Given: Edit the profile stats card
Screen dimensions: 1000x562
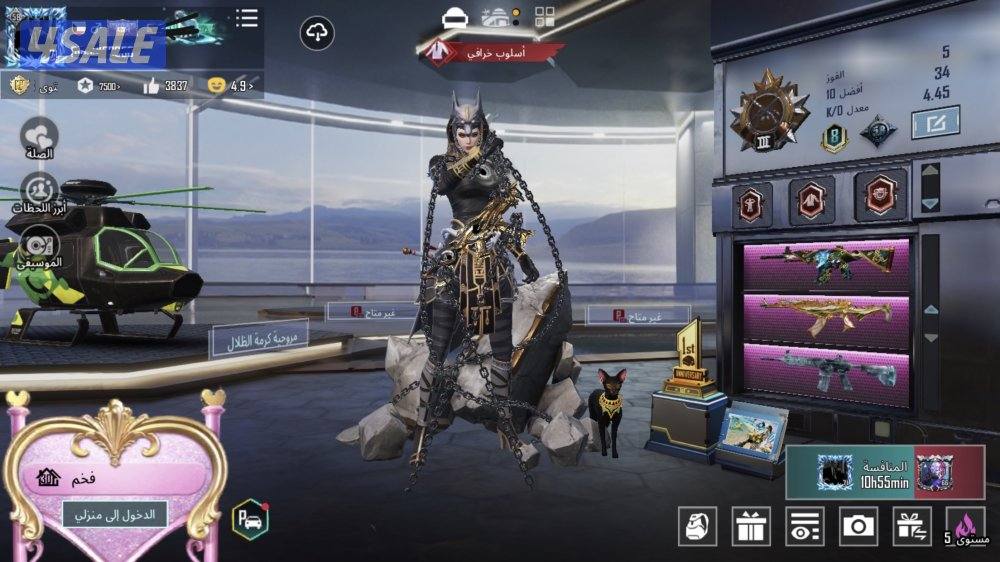Looking at the screenshot, I should [x=935, y=123].
